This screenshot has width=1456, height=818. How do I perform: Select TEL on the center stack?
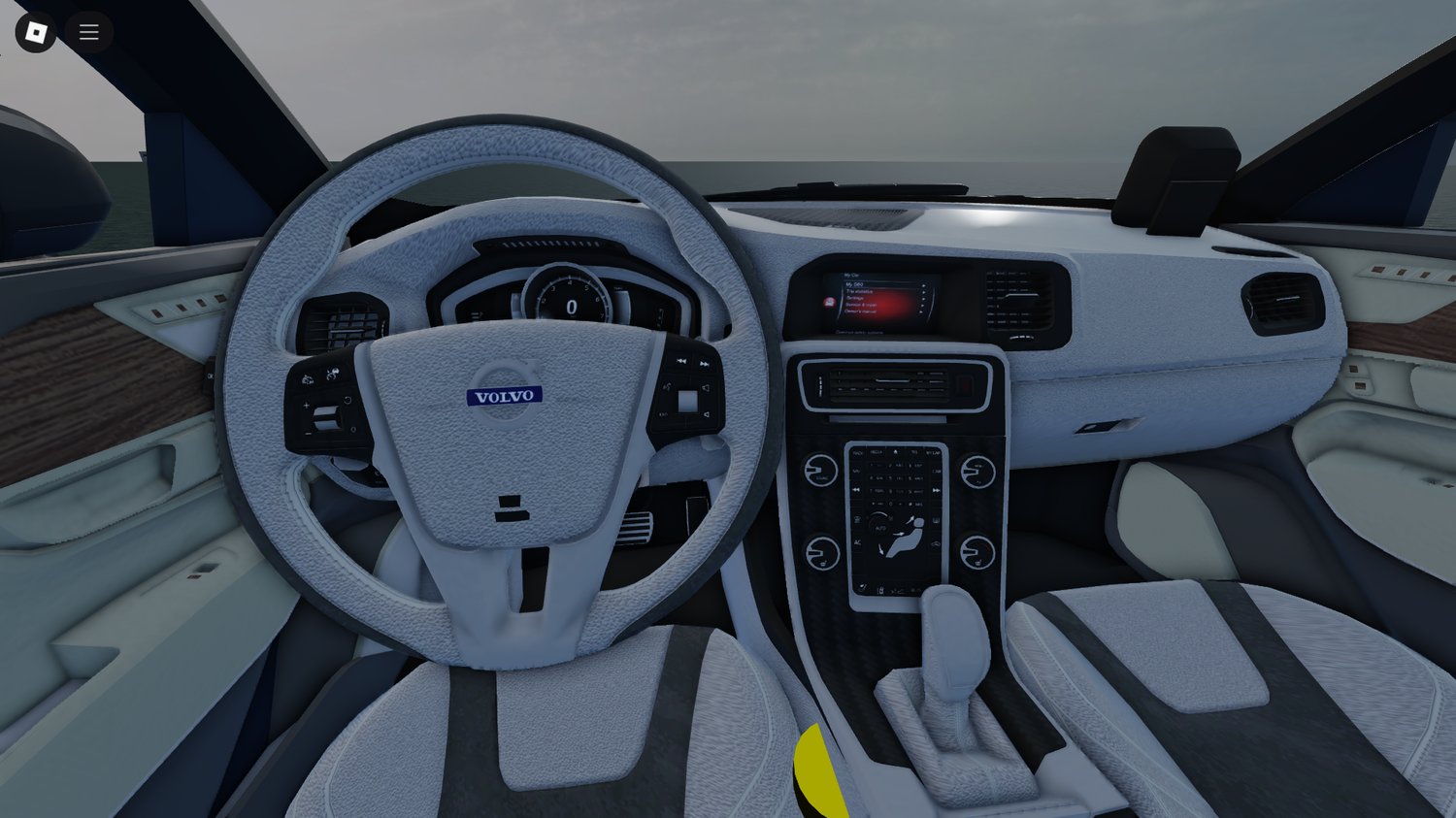tap(912, 452)
